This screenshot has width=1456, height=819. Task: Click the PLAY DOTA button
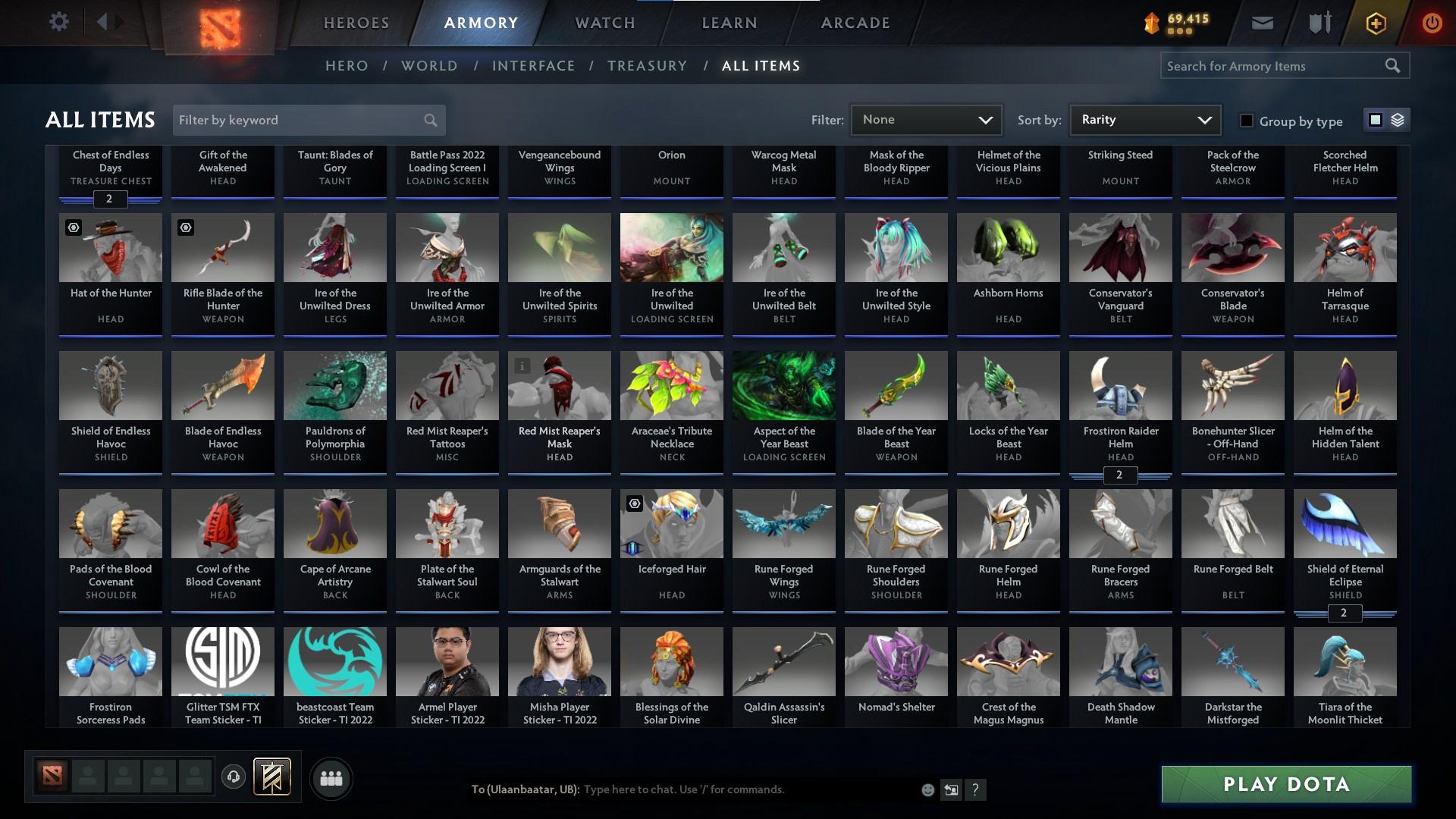1285,784
